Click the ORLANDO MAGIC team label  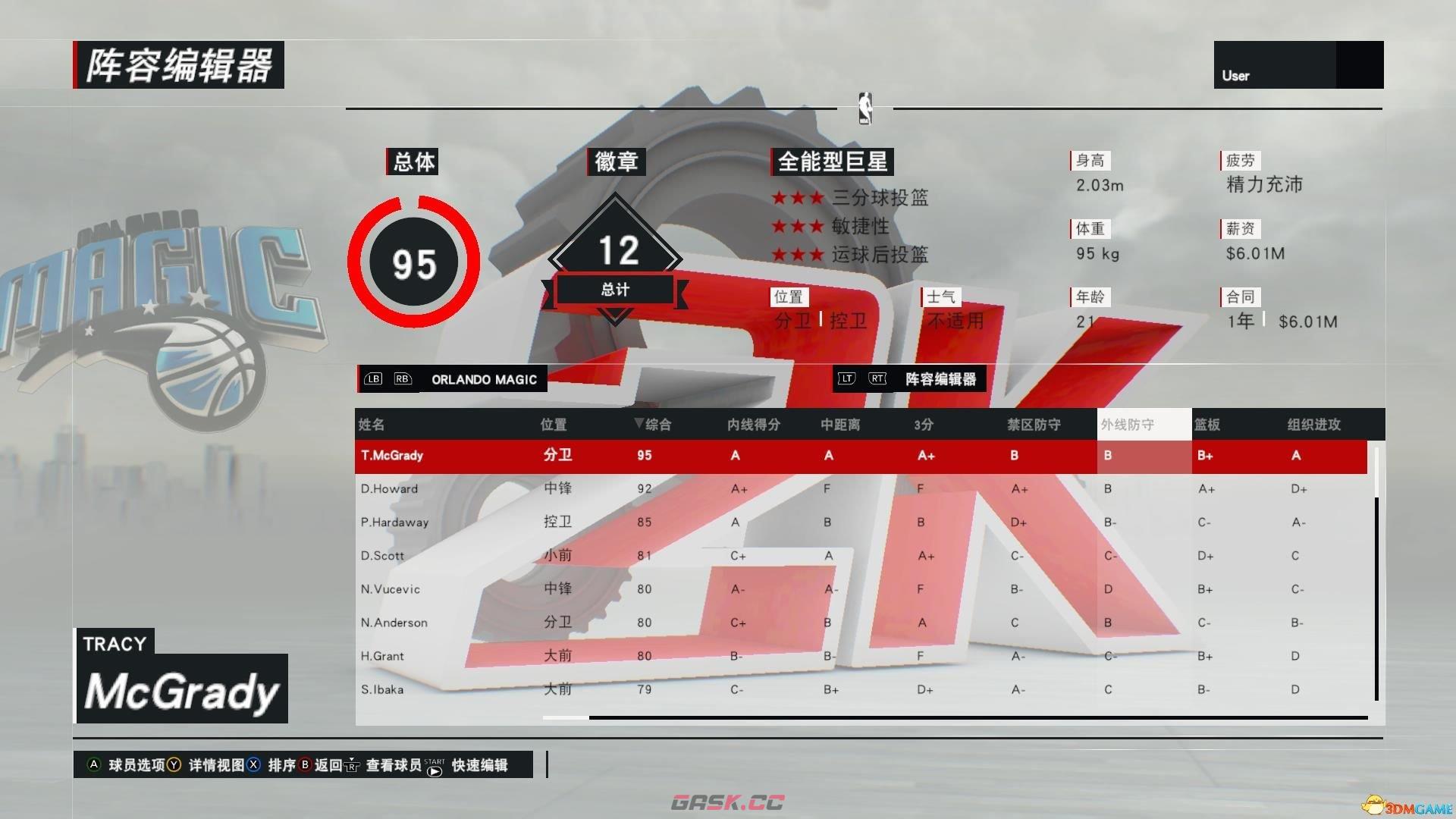pyautogui.click(x=484, y=379)
